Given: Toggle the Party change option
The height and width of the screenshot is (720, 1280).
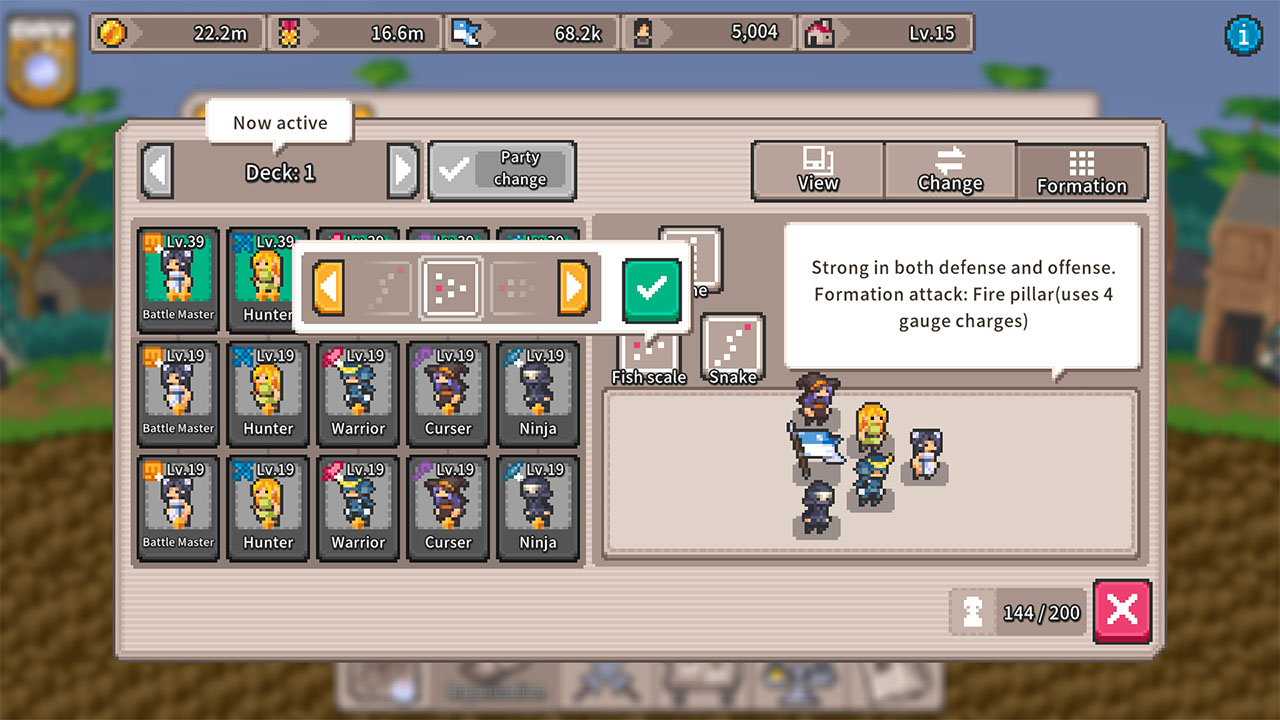Looking at the screenshot, I should pos(502,170).
